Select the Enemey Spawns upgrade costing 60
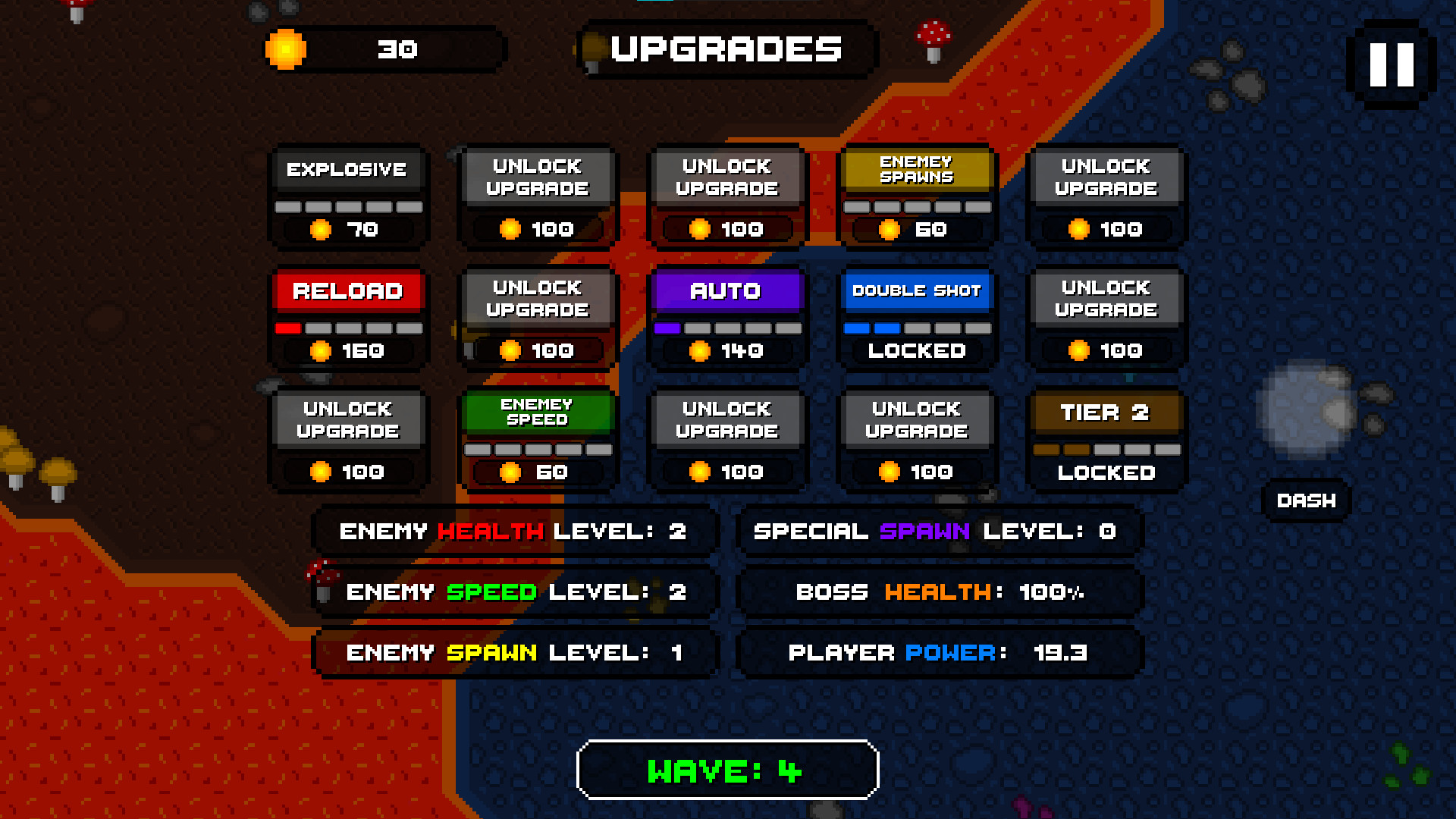This screenshot has height=819, width=1456. point(917,197)
